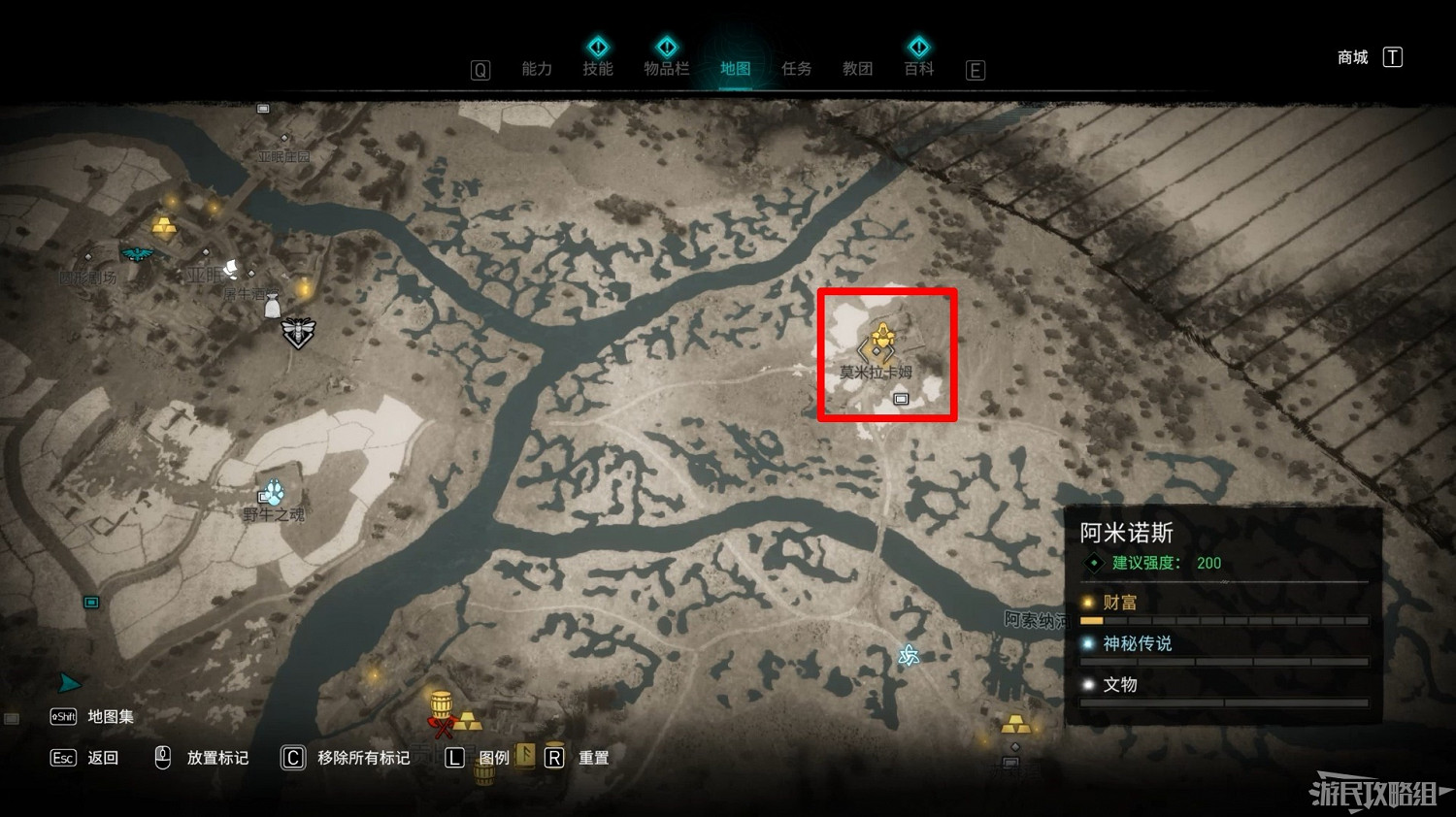Viewport: 1456px width, 817px height.
Task: Open the 商城 store
Action: tap(1351, 57)
